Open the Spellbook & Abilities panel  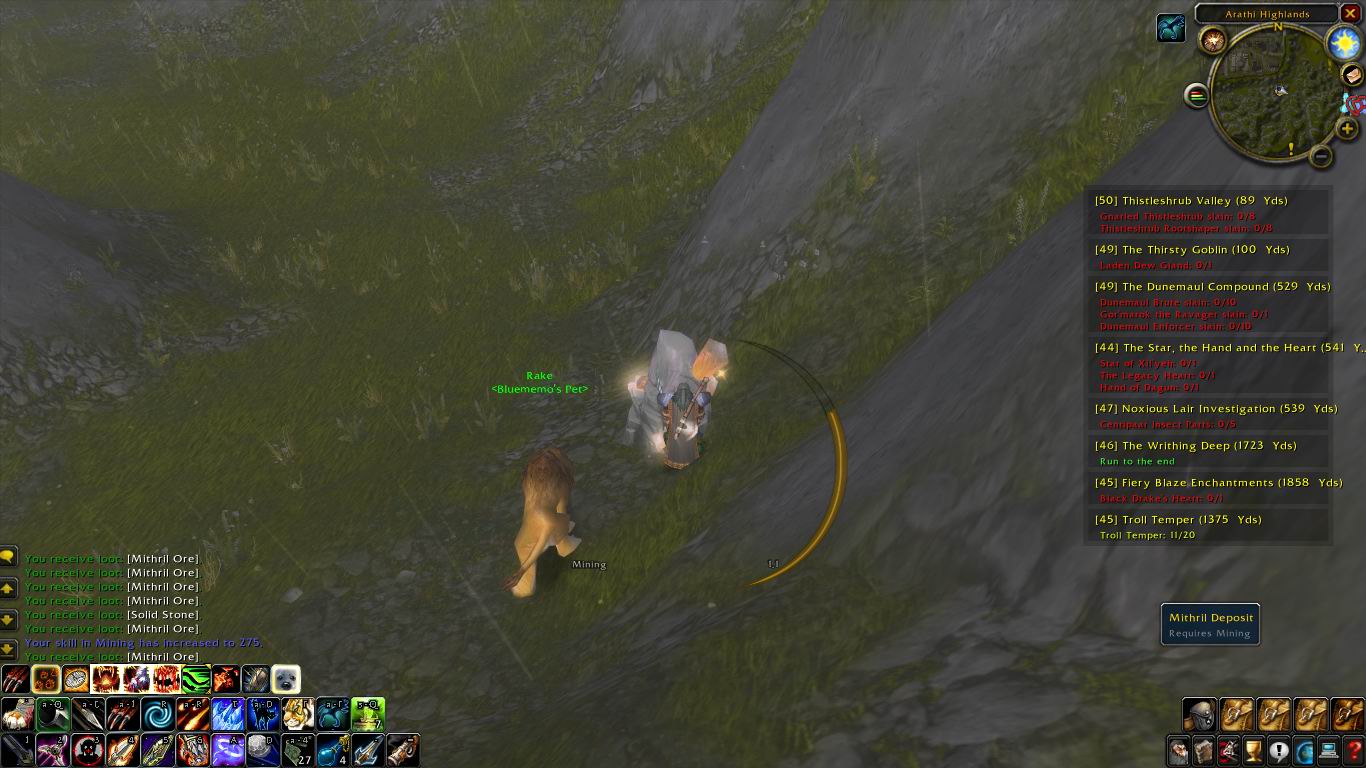1203,750
